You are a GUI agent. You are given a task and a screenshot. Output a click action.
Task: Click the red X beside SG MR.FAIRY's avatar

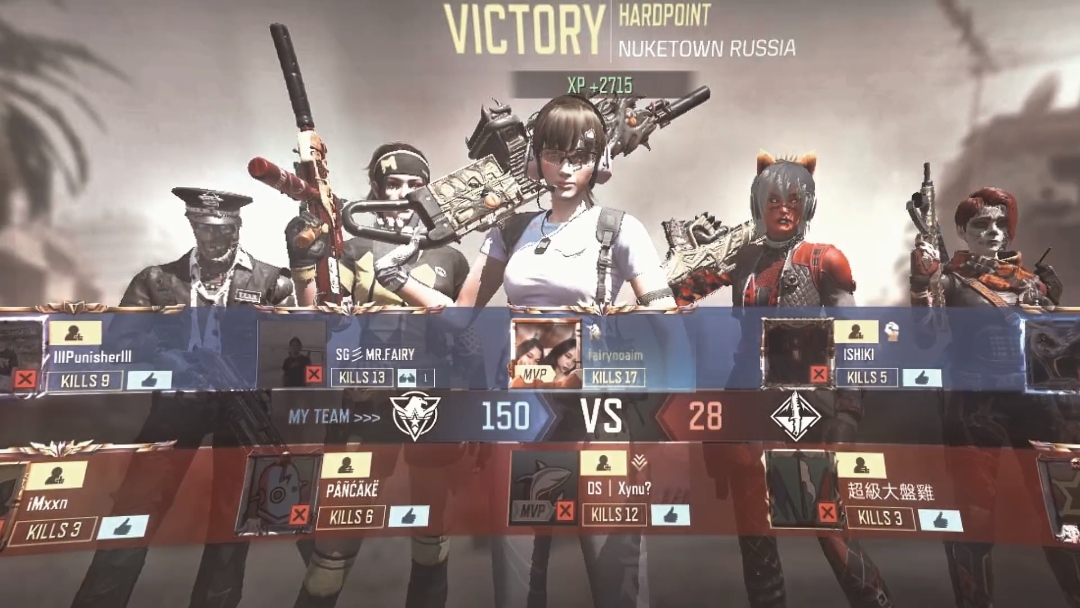pos(314,374)
